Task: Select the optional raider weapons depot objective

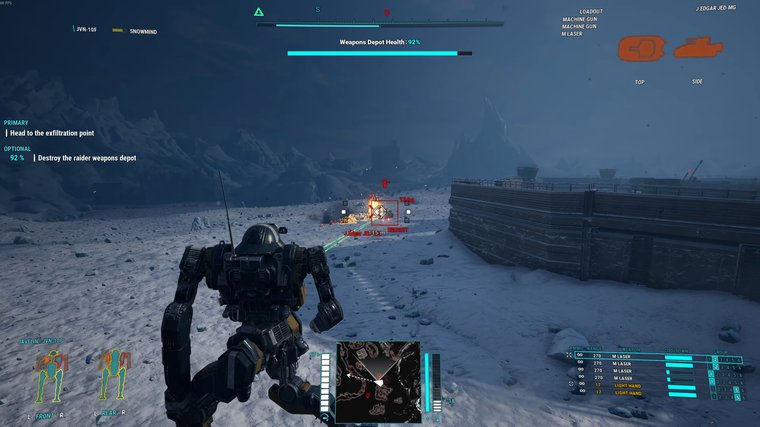Action: coord(86,158)
